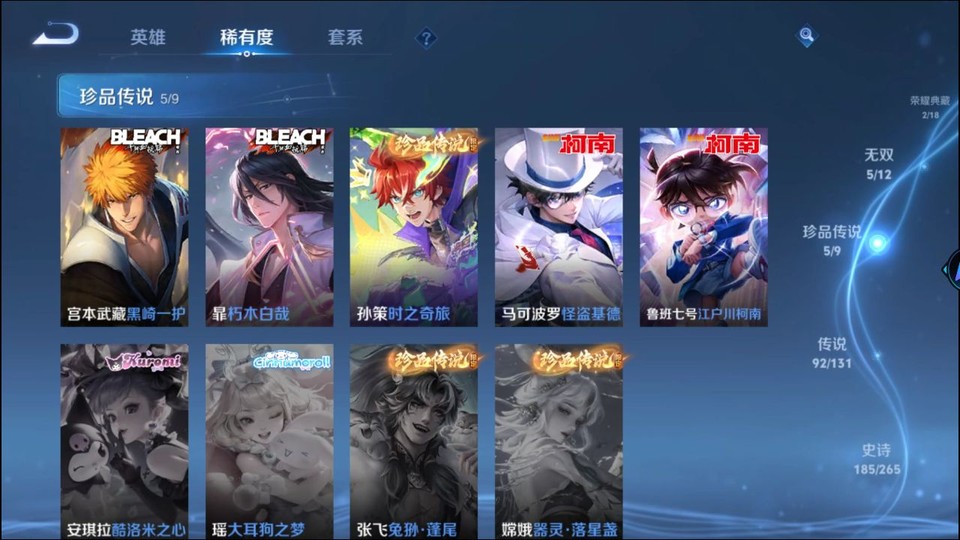Select the 稀有度 tab
The height and width of the screenshot is (540, 960).
pyautogui.click(x=246, y=38)
